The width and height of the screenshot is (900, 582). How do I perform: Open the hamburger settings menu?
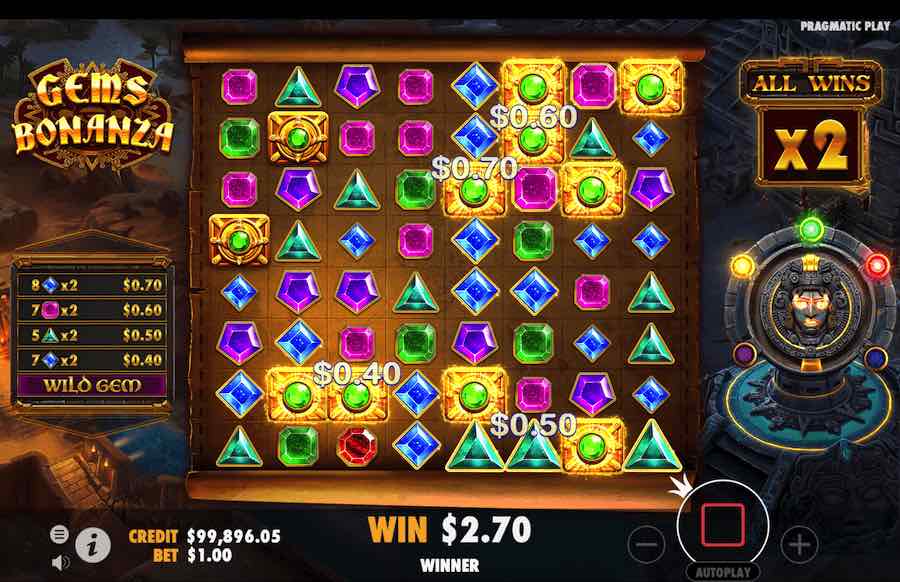click(x=60, y=534)
